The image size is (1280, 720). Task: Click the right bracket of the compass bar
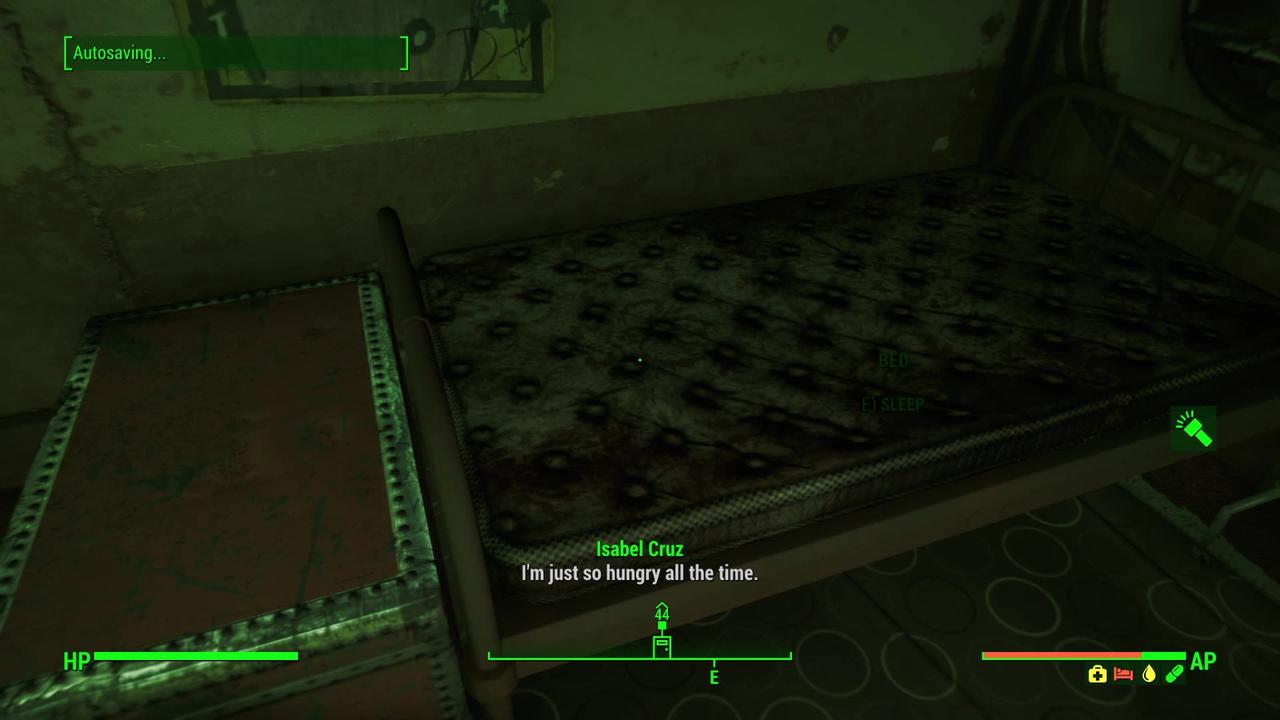point(790,657)
